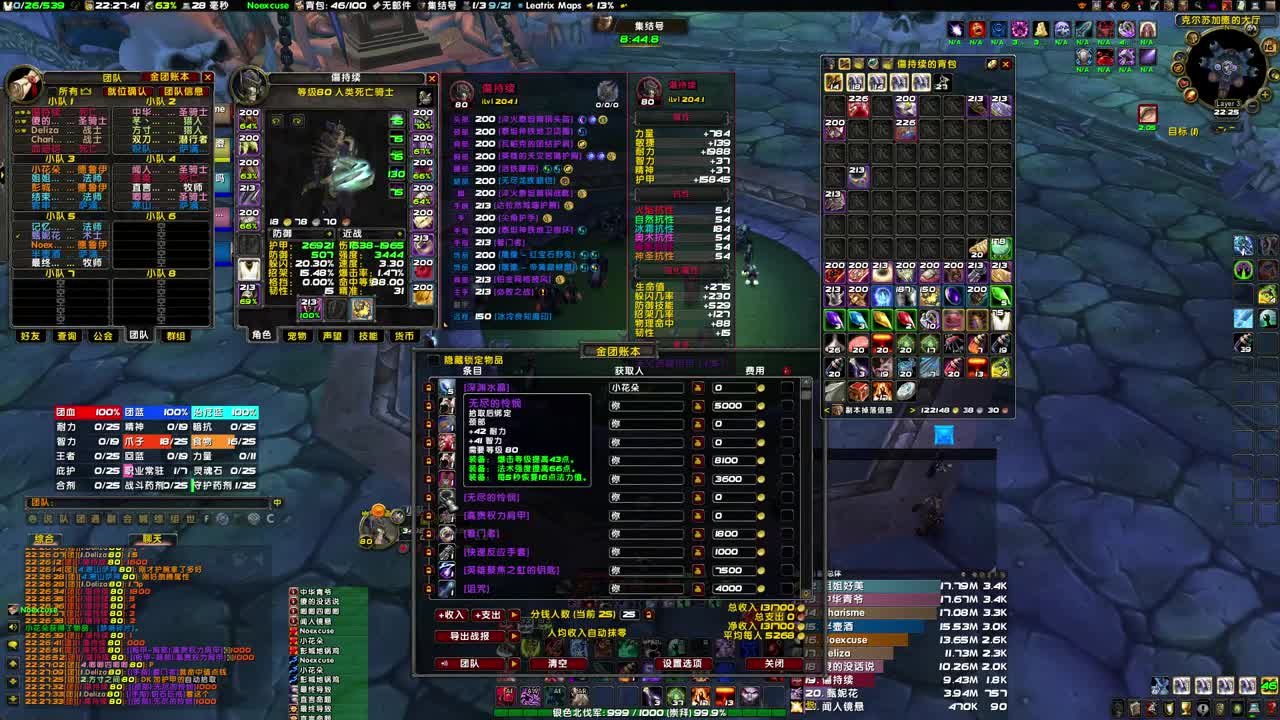
Task: Click the gold coin icon next to 总收入
Action: tap(802, 607)
